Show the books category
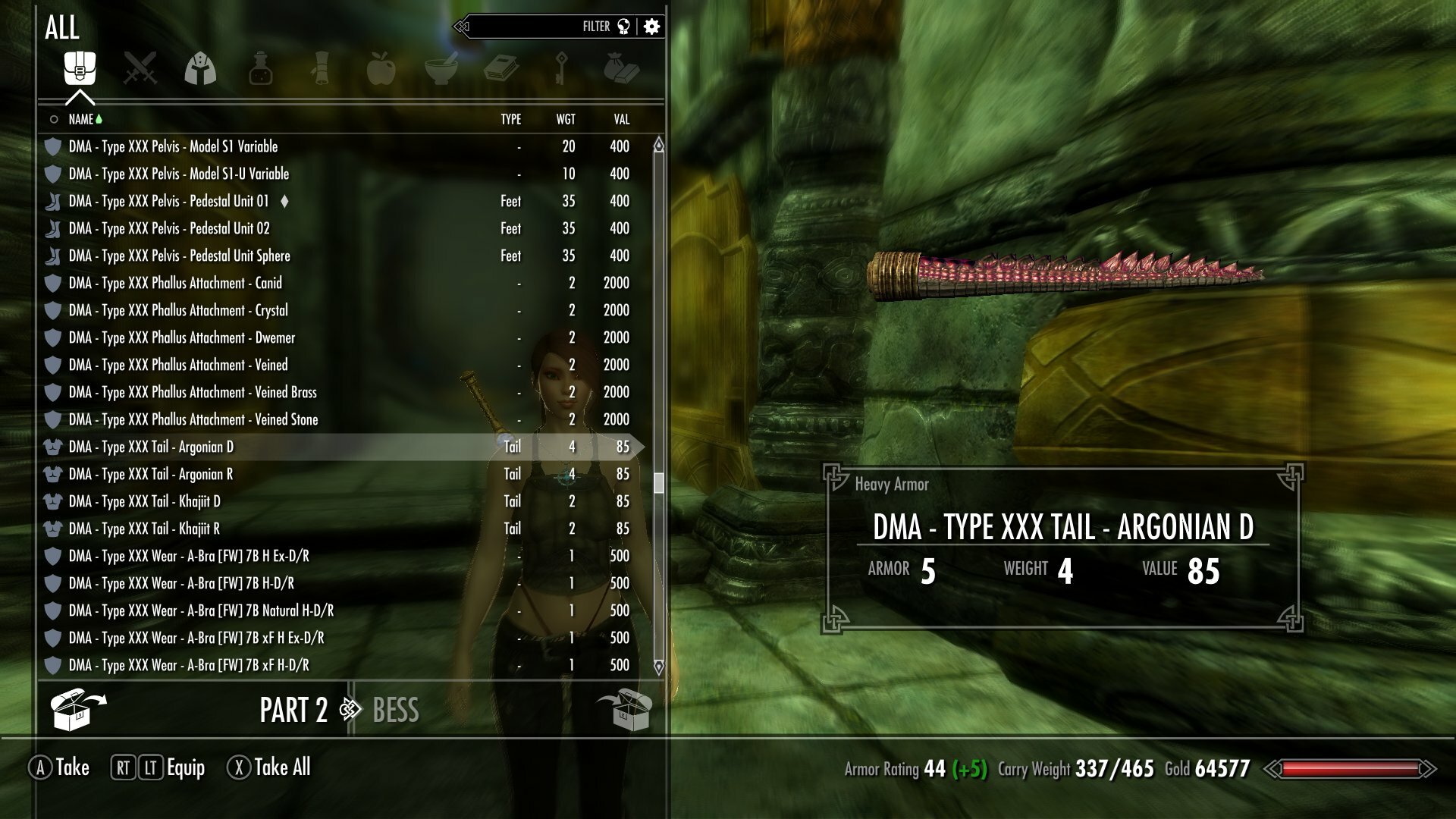This screenshot has height=819, width=1456. [x=500, y=68]
